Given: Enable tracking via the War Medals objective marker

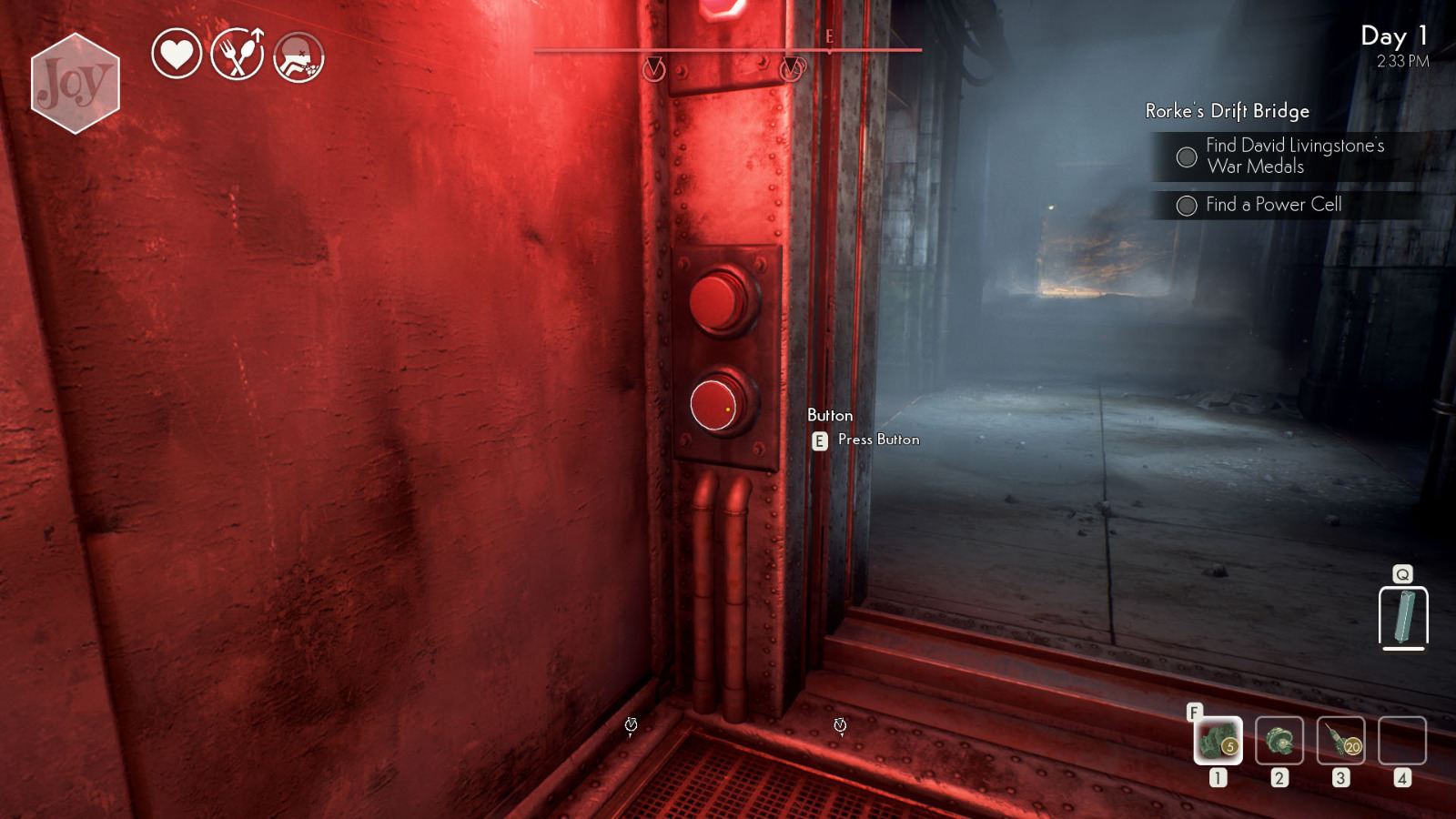Looking at the screenshot, I should [x=1186, y=157].
